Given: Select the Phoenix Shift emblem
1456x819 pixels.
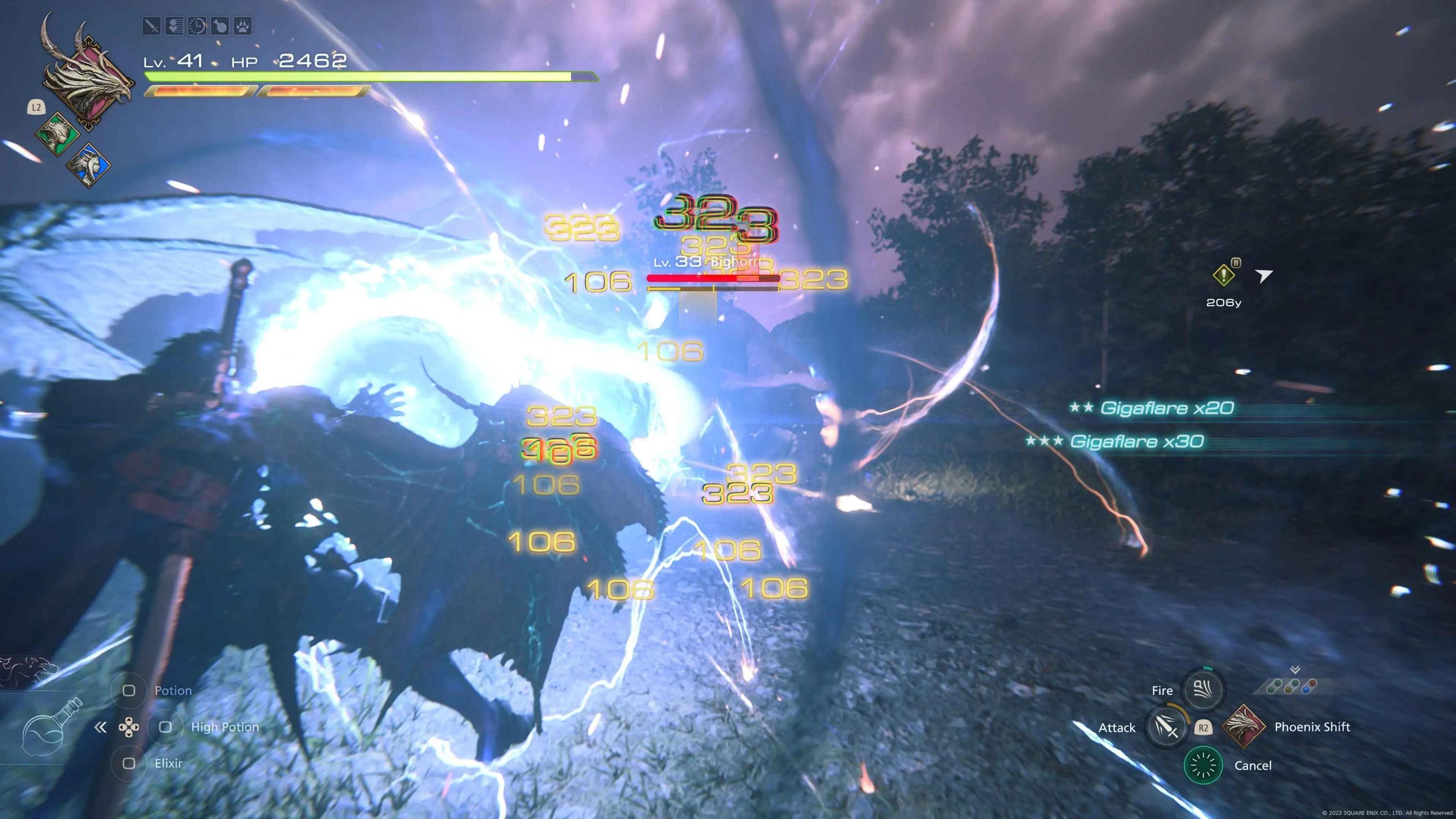Looking at the screenshot, I should [x=1244, y=727].
